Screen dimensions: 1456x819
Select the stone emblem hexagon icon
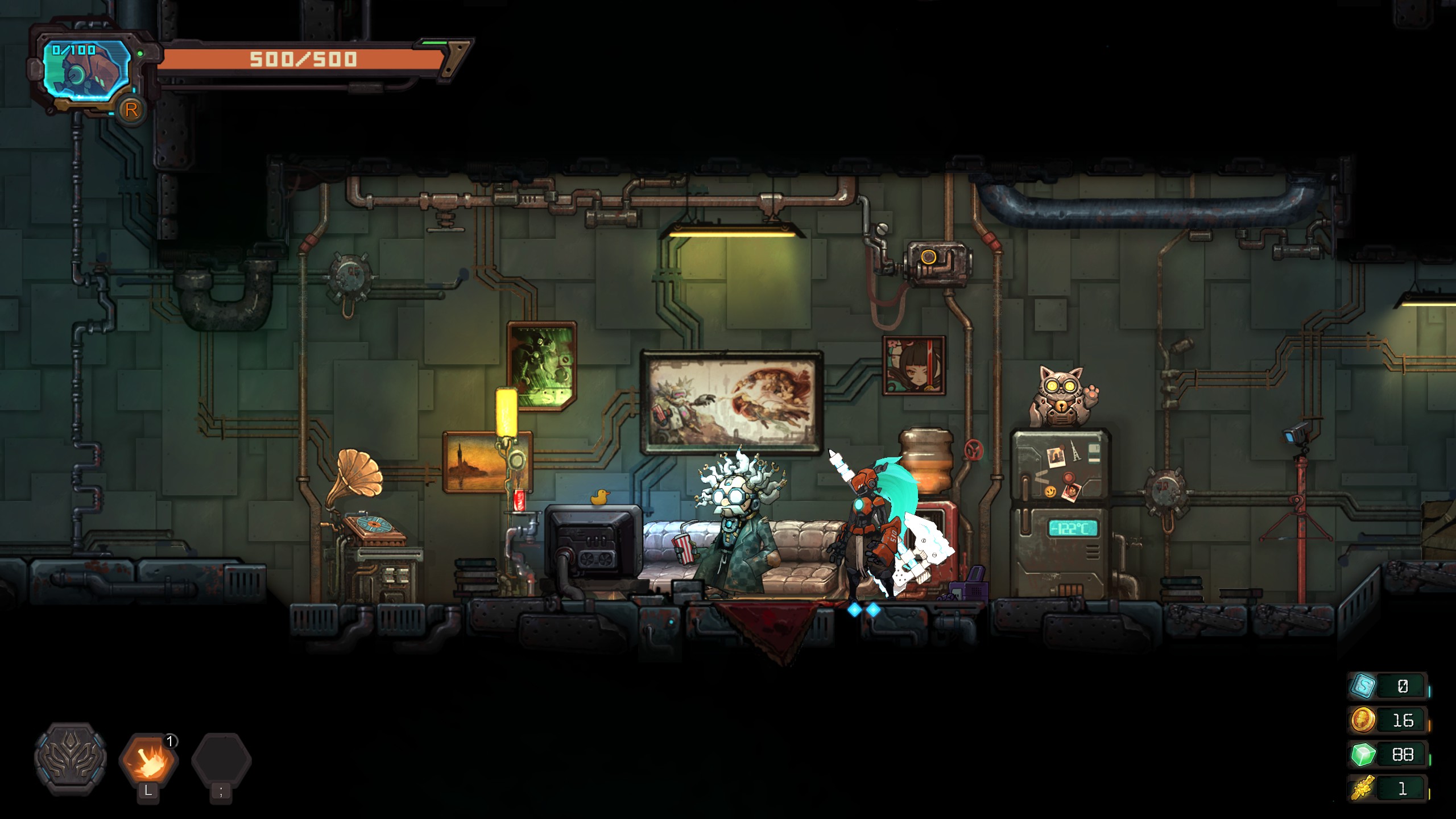(x=71, y=759)
